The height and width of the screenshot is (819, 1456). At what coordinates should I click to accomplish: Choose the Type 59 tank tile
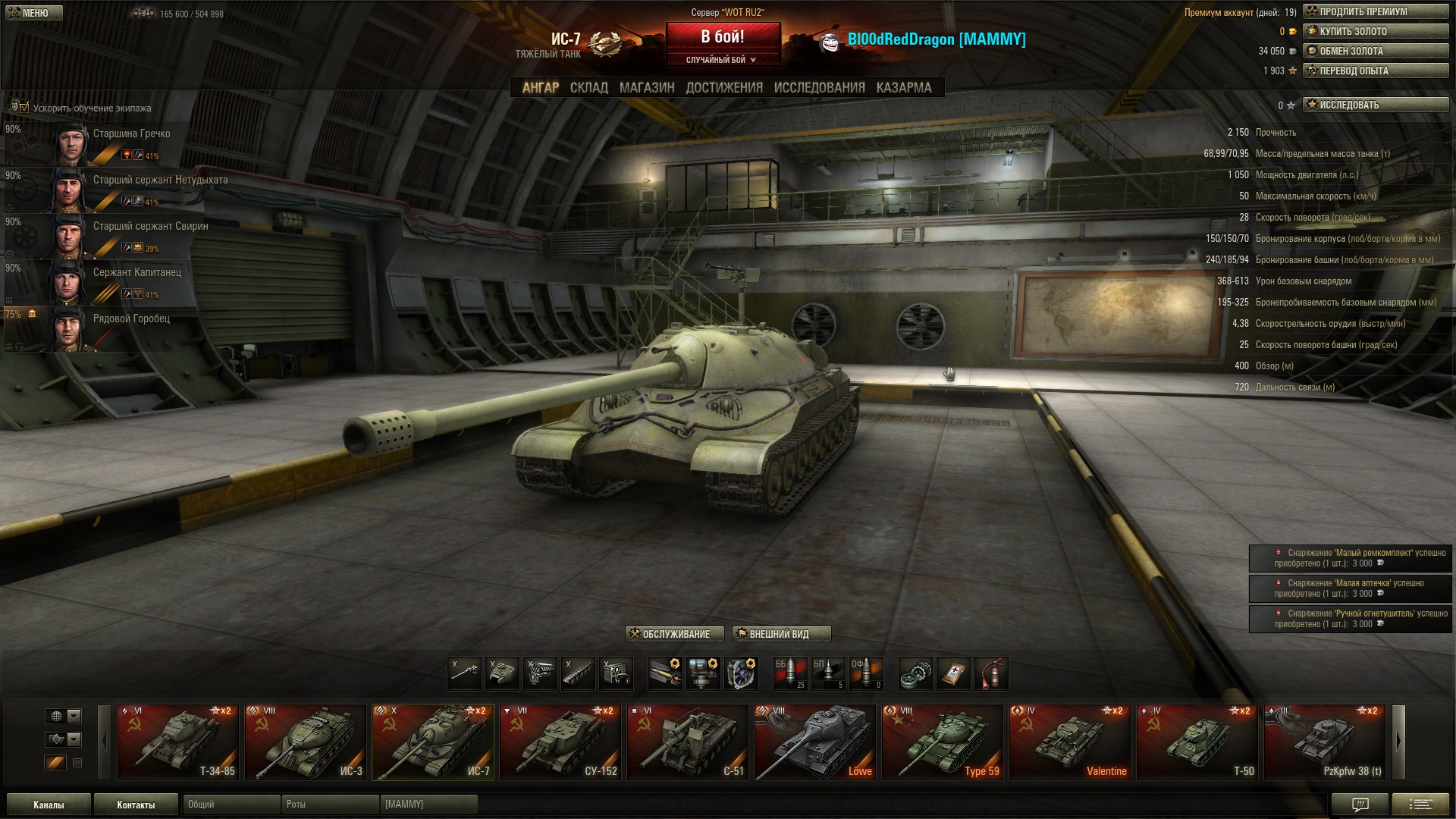click(x=942, y=742)
